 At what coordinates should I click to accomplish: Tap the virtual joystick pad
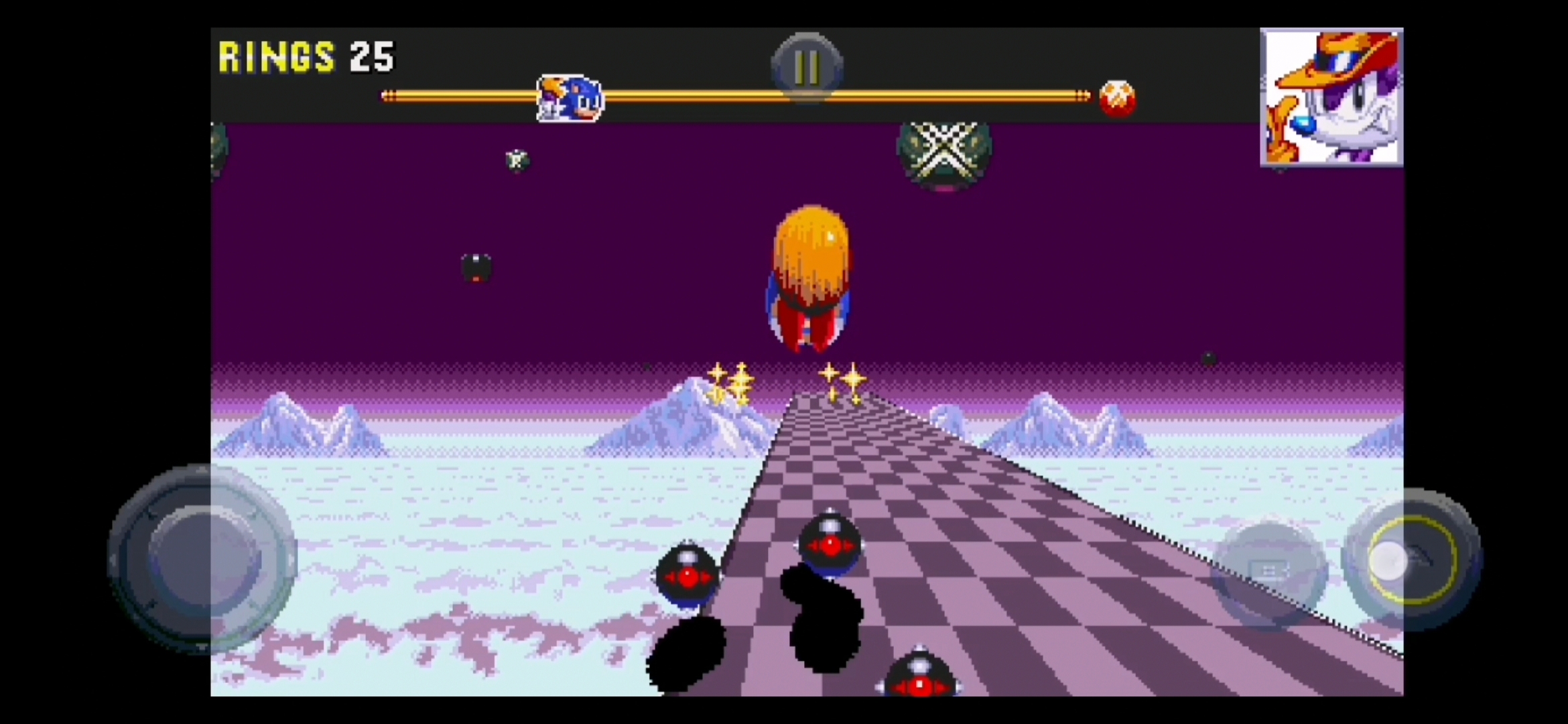[x=202, y=558]
